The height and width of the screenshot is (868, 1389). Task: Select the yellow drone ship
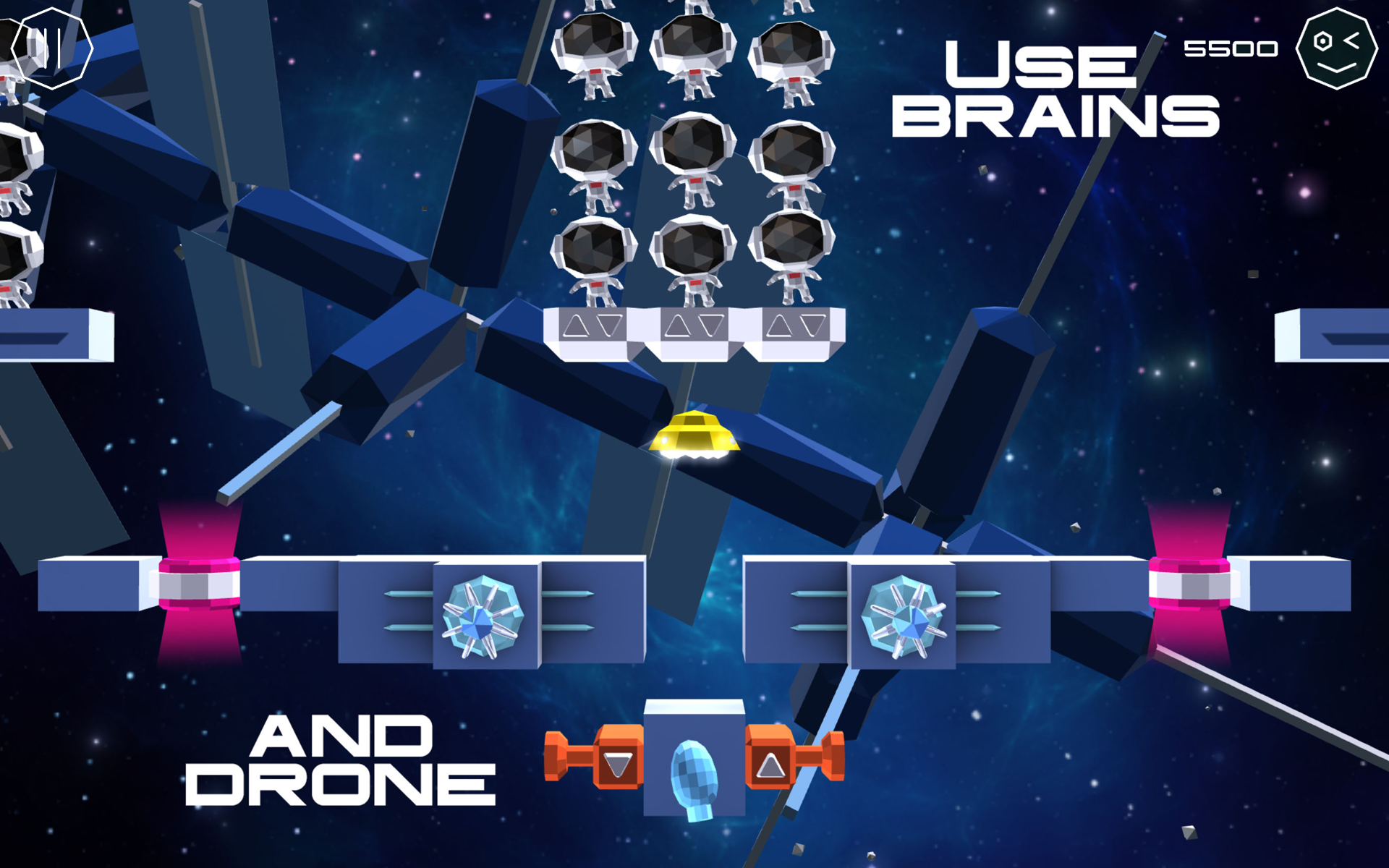point(694,434)
